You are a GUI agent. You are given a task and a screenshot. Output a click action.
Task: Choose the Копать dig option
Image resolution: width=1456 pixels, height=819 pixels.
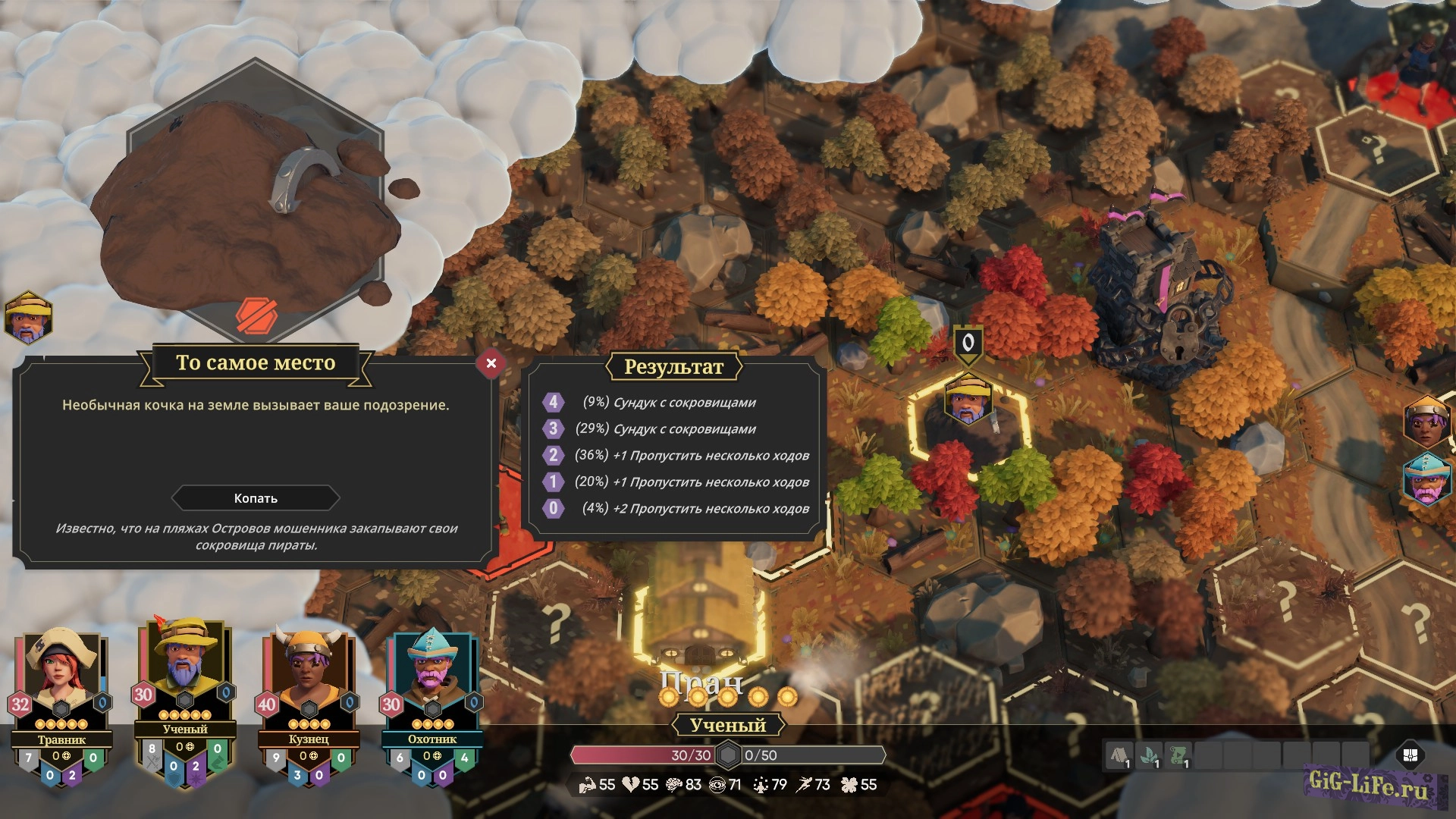[x=256, y=498]
